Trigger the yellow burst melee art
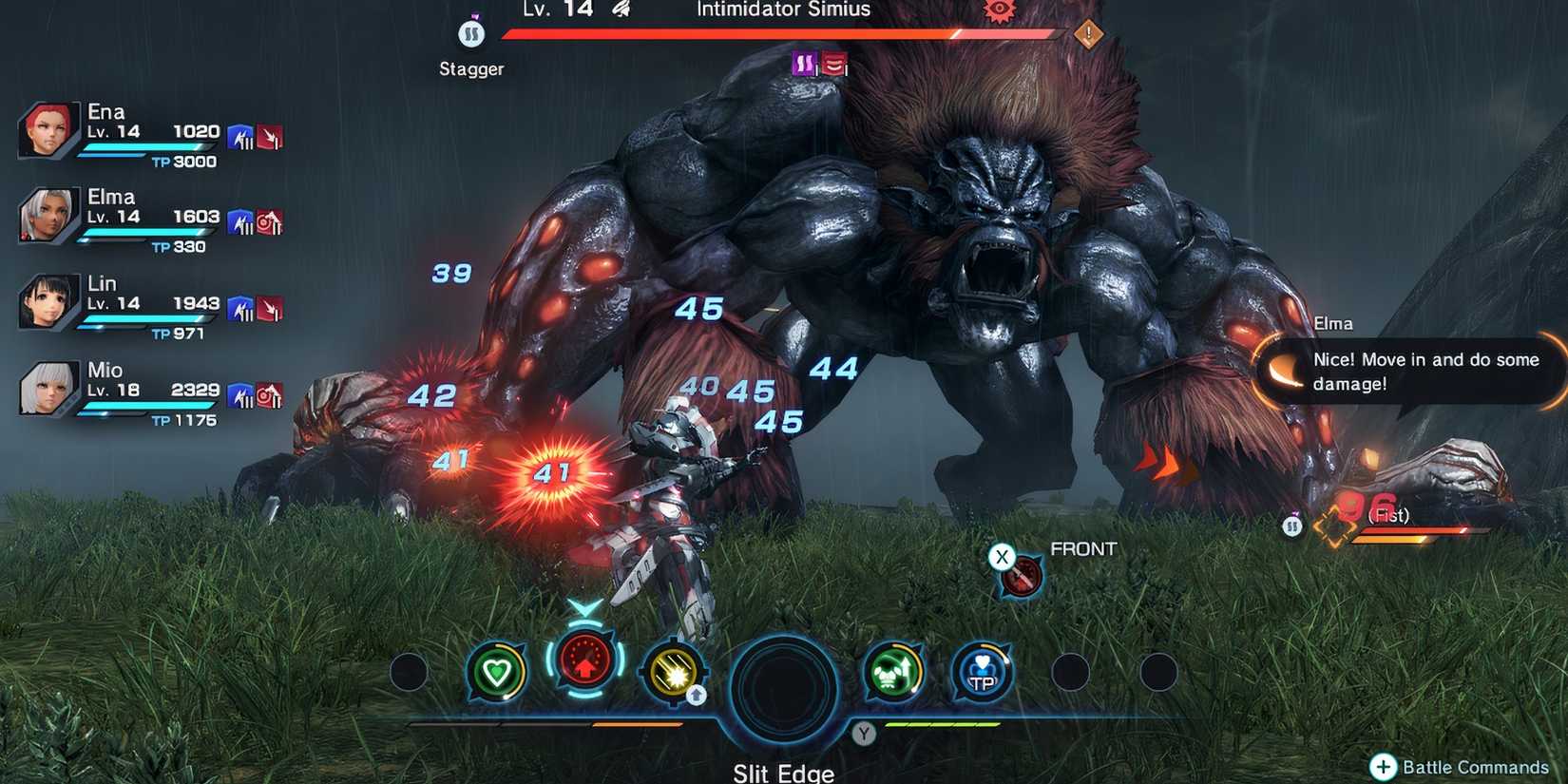The image size is (1568, 784). point(674,672)
